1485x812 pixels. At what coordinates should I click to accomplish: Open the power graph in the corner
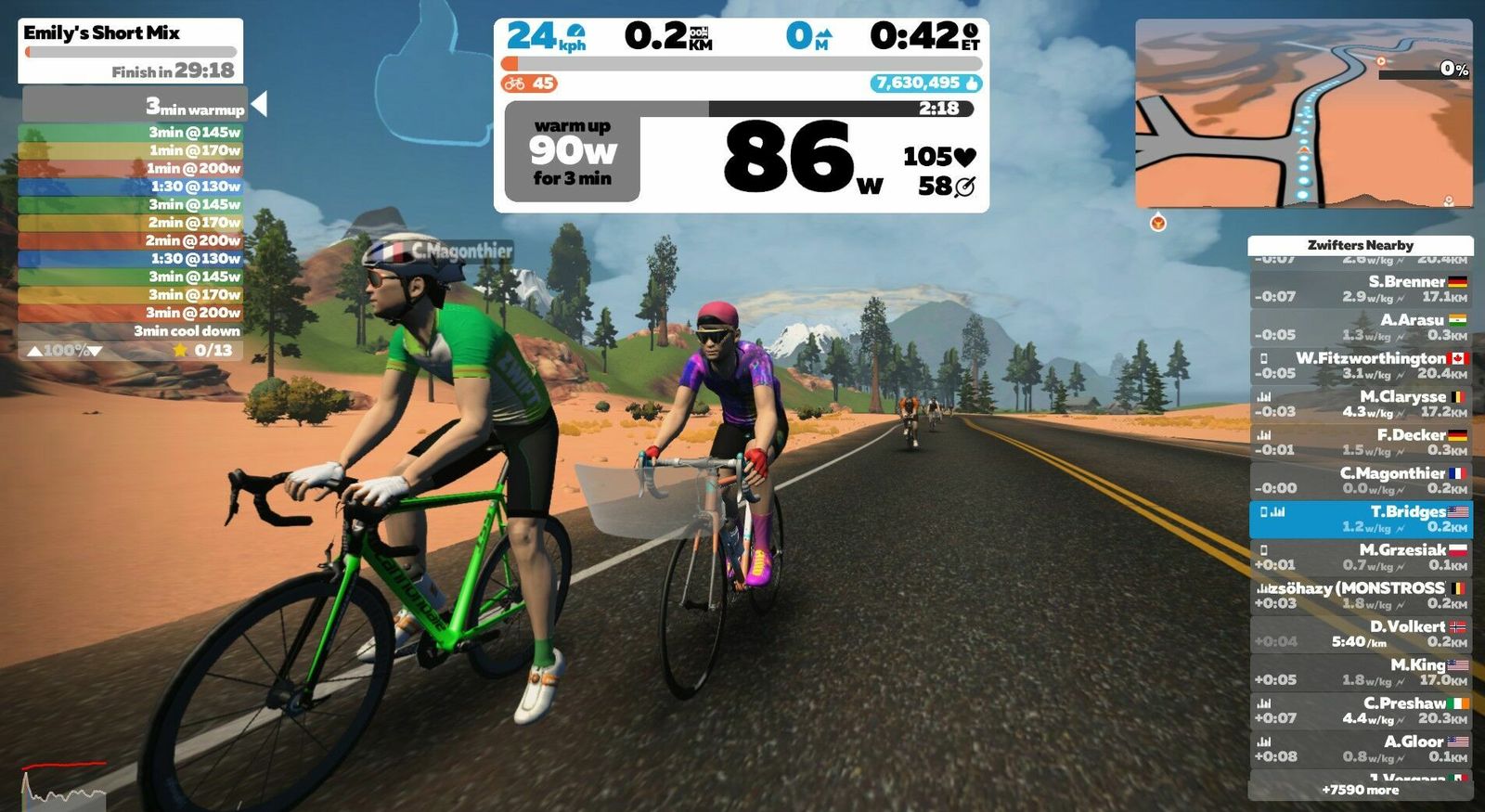pos(63,785)
